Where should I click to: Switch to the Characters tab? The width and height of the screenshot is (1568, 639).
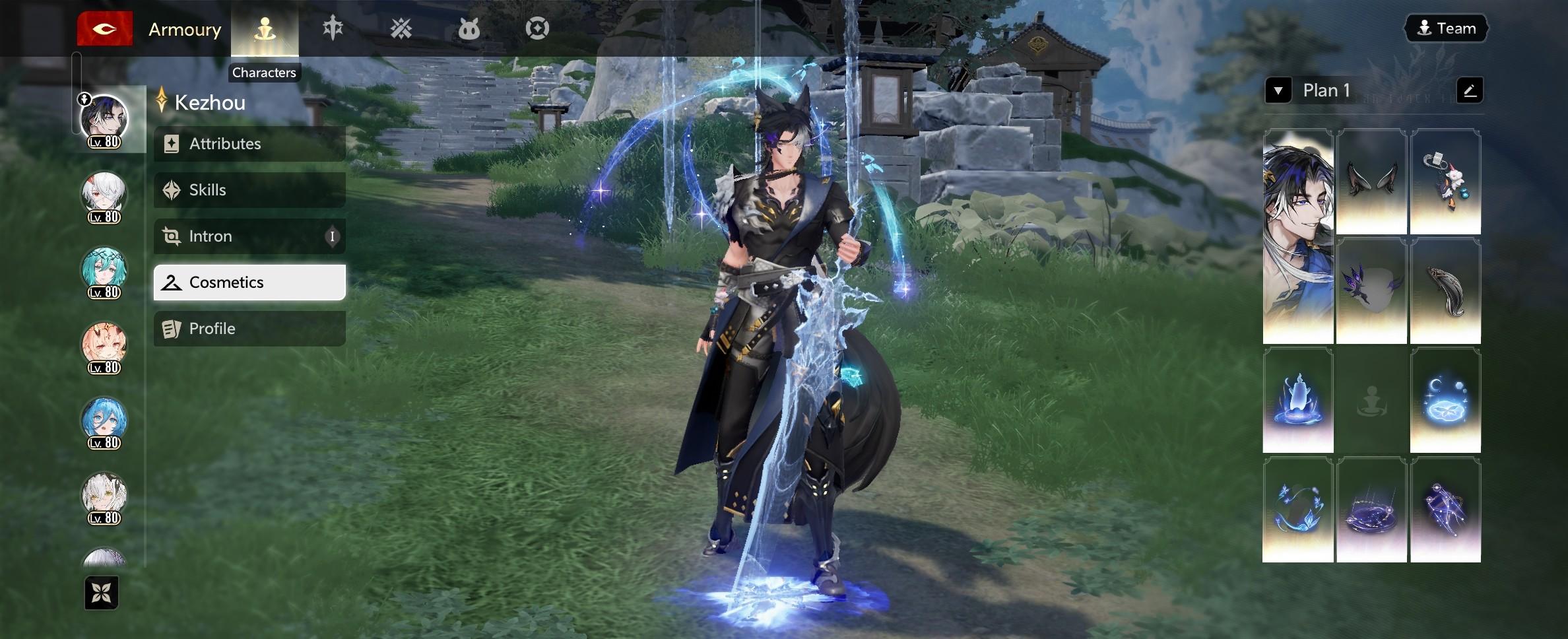[x=265, y=29]
